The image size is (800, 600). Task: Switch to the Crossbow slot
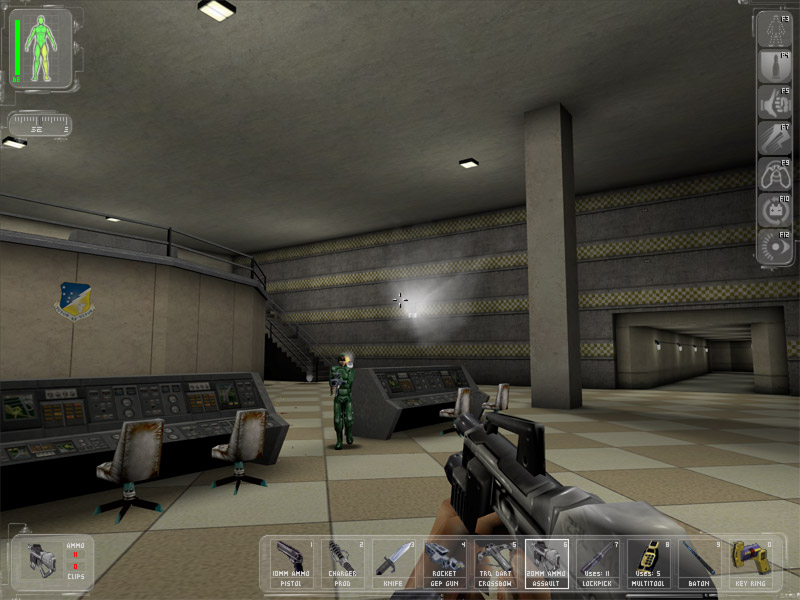pyautogui.click(x=496, y=563)
